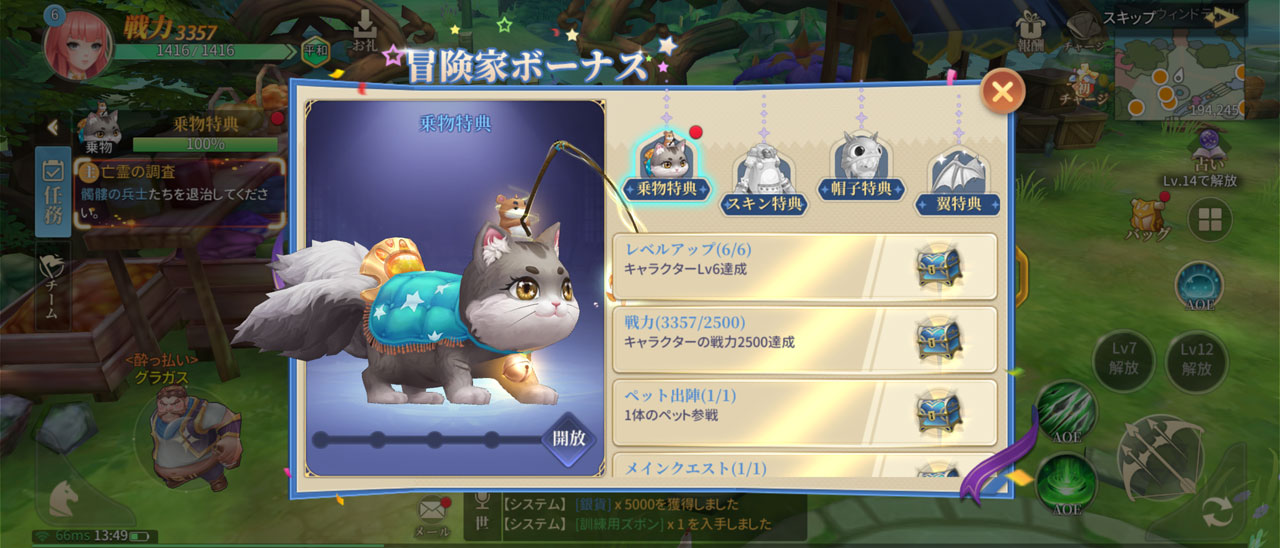
Task: Open the メール mailbox
Action: (431, 516)
